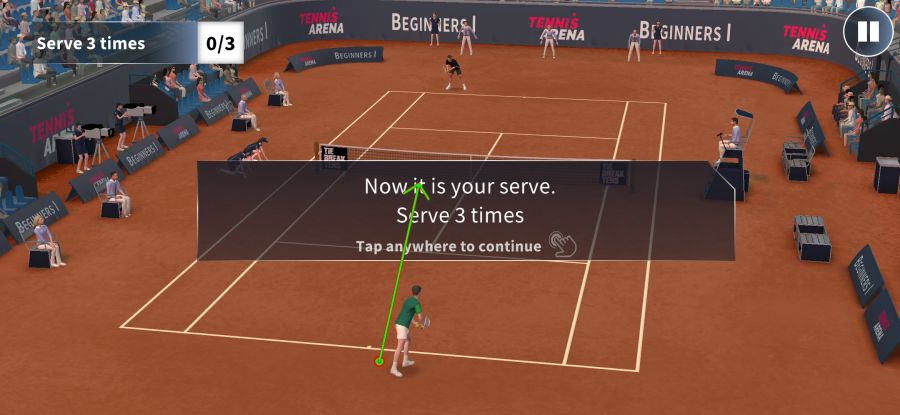Tap the serve tutorial prompt to continue

coord(465,212)
